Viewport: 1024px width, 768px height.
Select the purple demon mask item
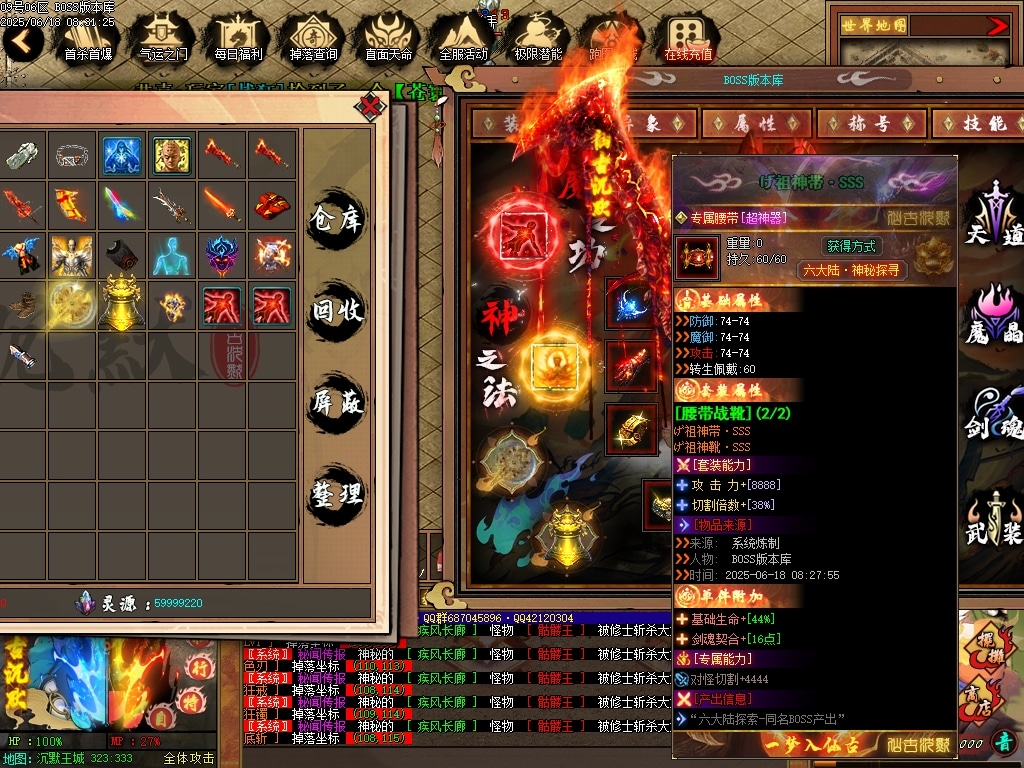(222, 254)
